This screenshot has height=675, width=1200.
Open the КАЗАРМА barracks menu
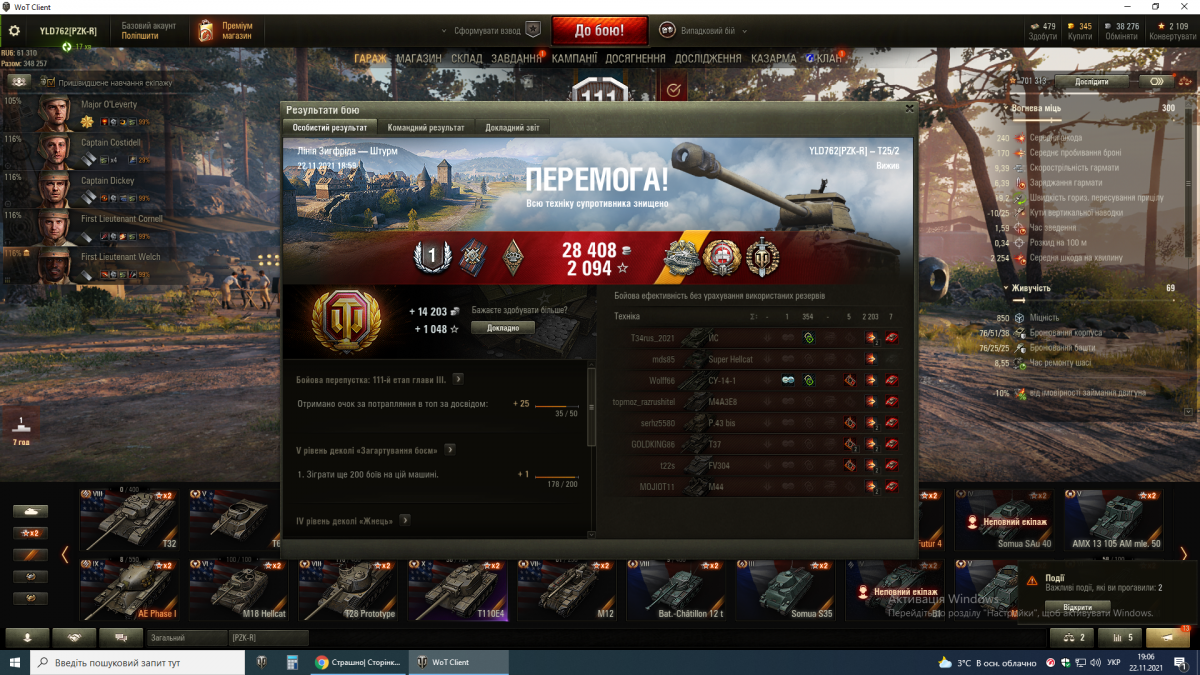click(774, 59)
